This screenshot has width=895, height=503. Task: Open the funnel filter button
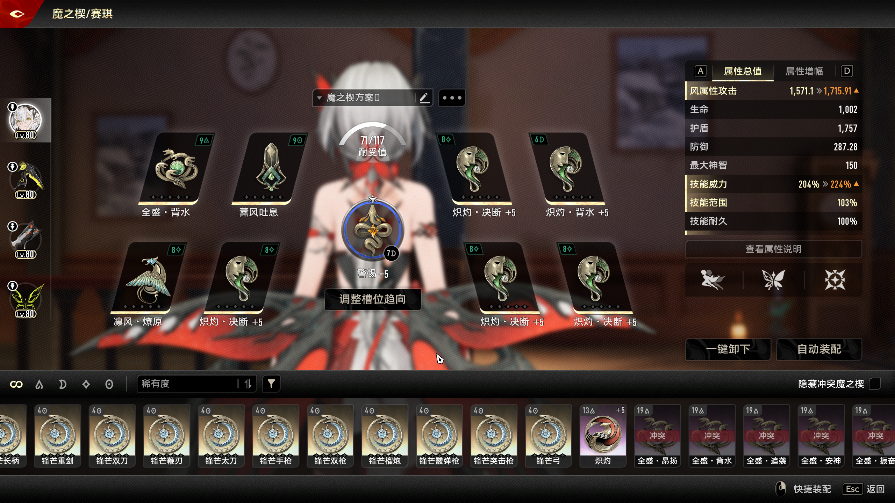(x=271, y=384)
